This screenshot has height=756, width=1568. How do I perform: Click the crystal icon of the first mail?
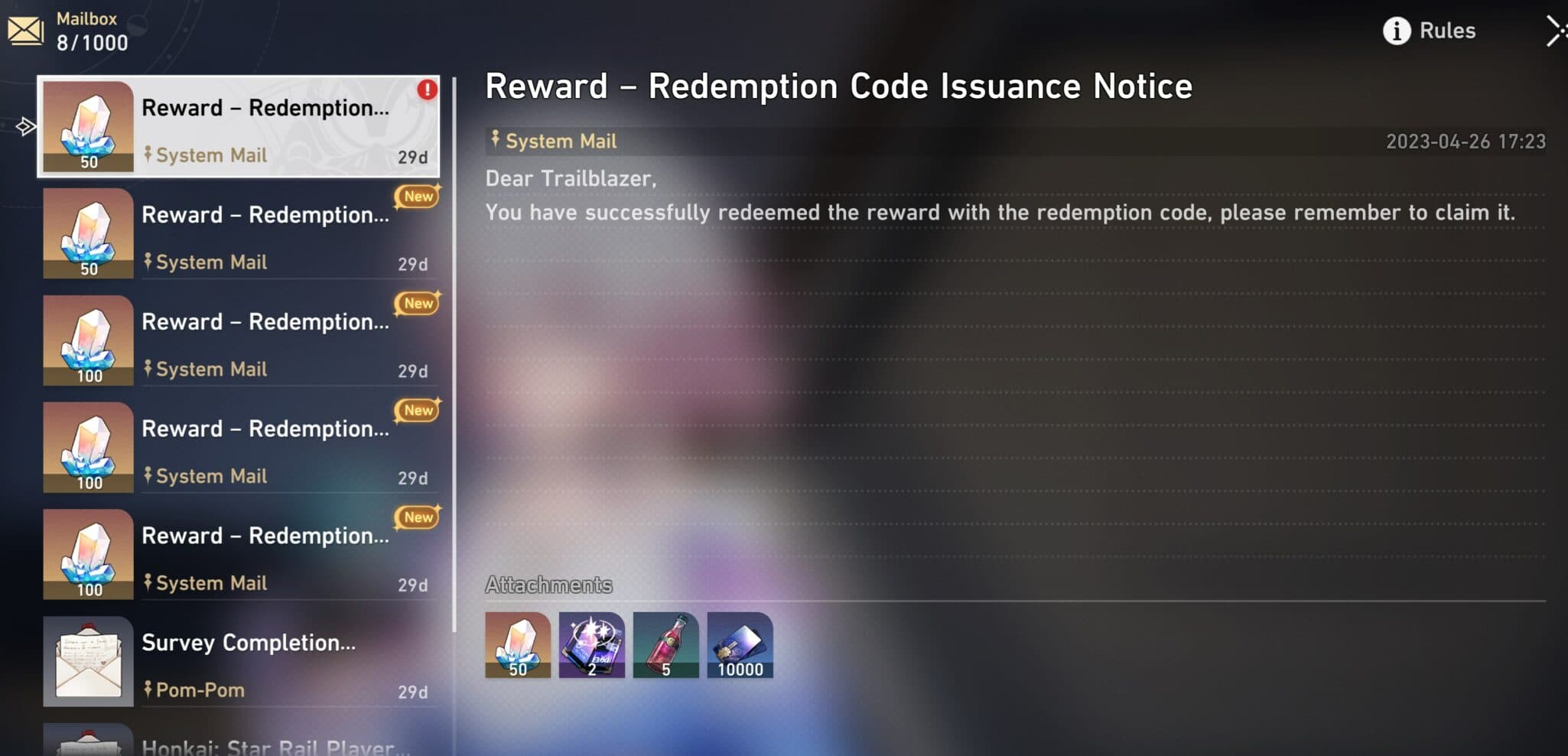click(x=88, y=125)
